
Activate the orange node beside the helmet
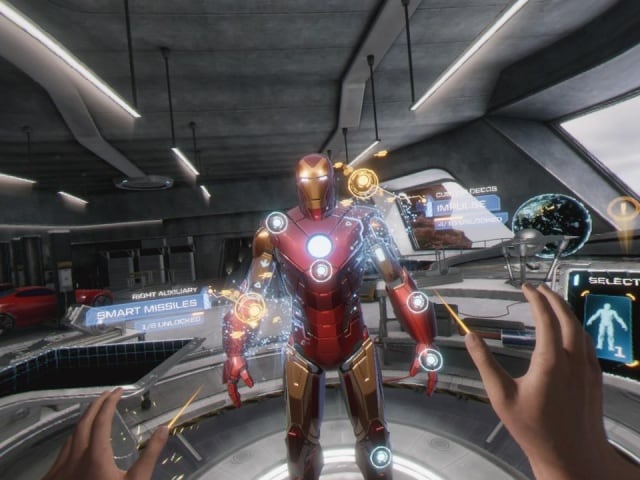[363, 182]
